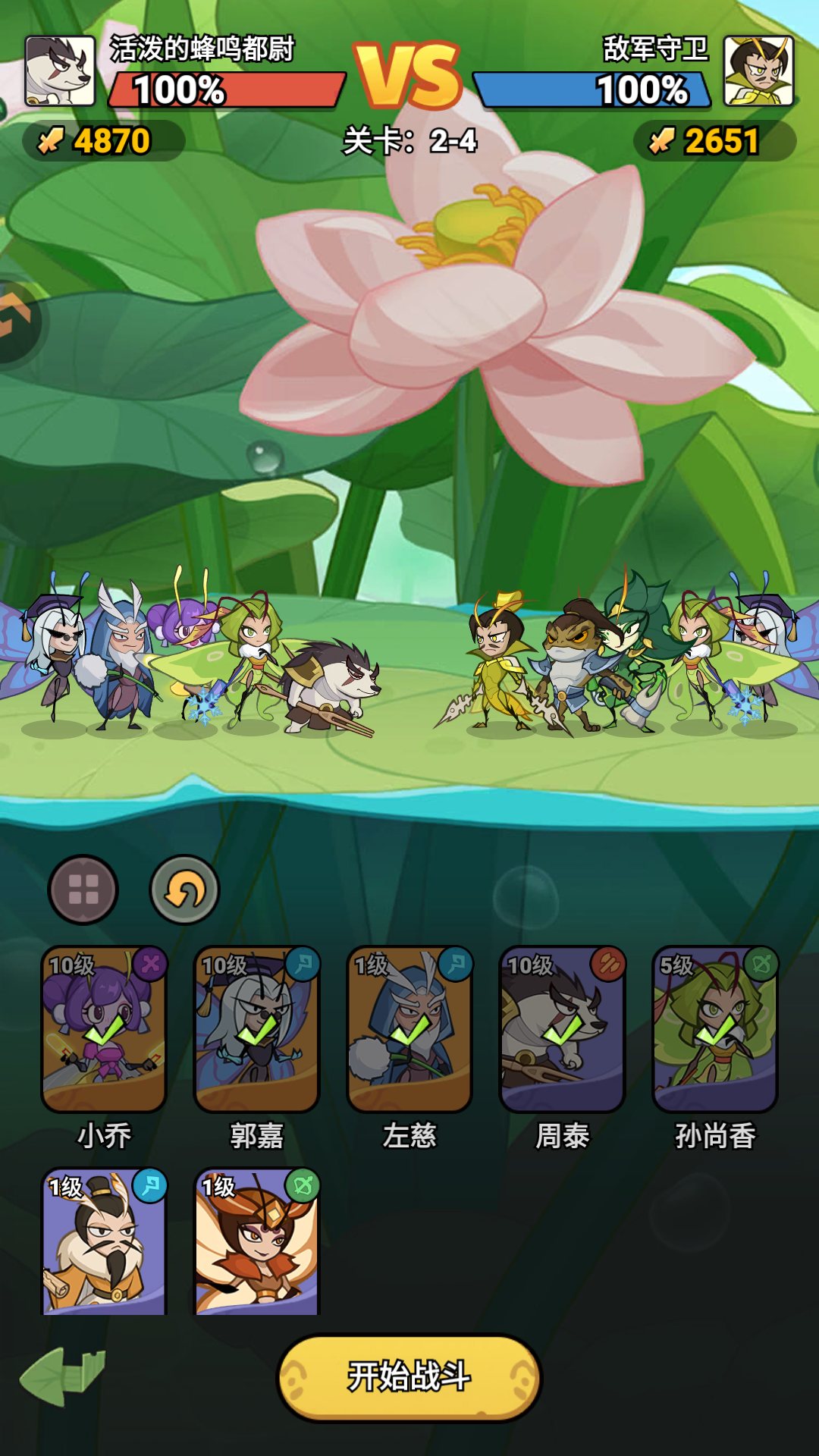Add the level 1 bearded strategist card
This screenshot has height=1456, width=819.
(104, 1242)
